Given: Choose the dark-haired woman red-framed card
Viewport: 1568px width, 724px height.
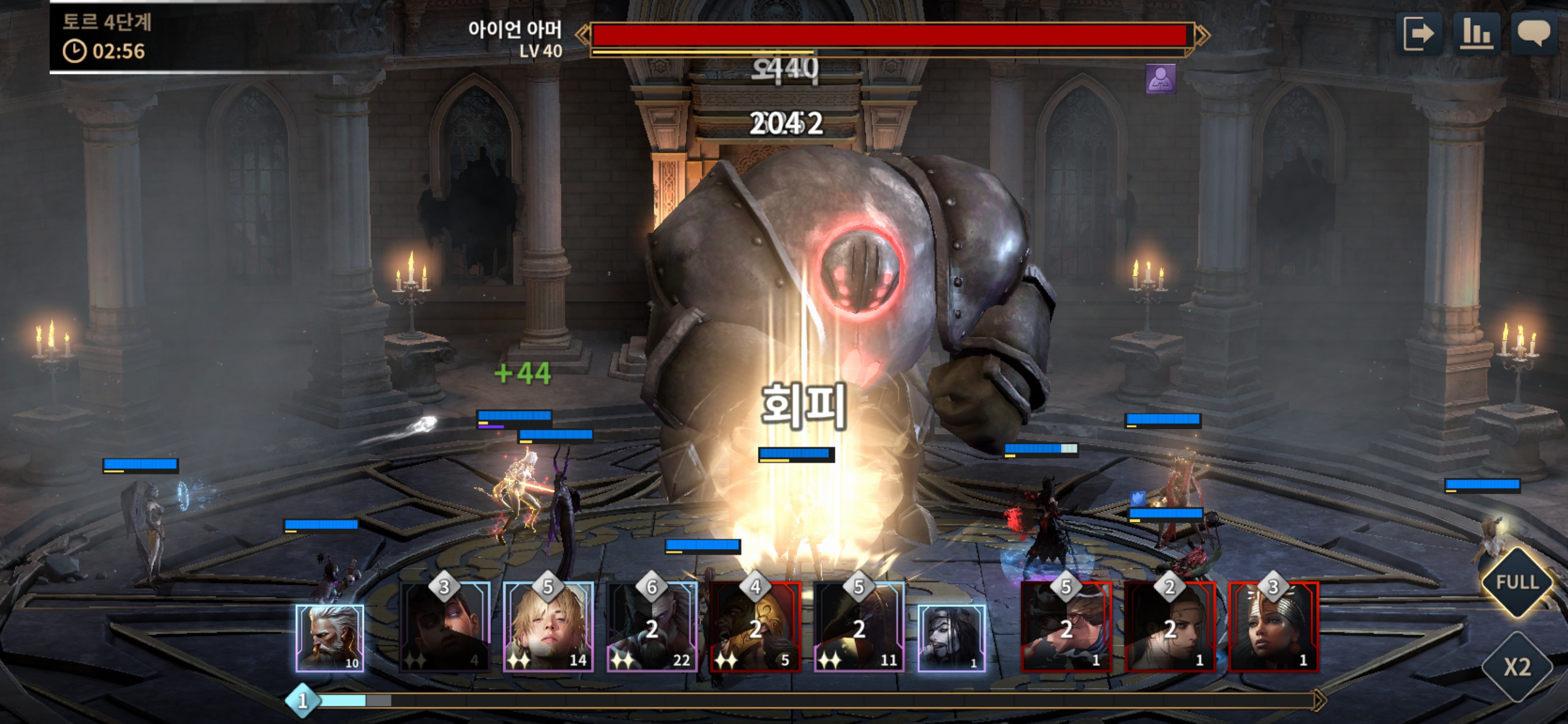Looking at the screenshot, I should [1169, 627].
